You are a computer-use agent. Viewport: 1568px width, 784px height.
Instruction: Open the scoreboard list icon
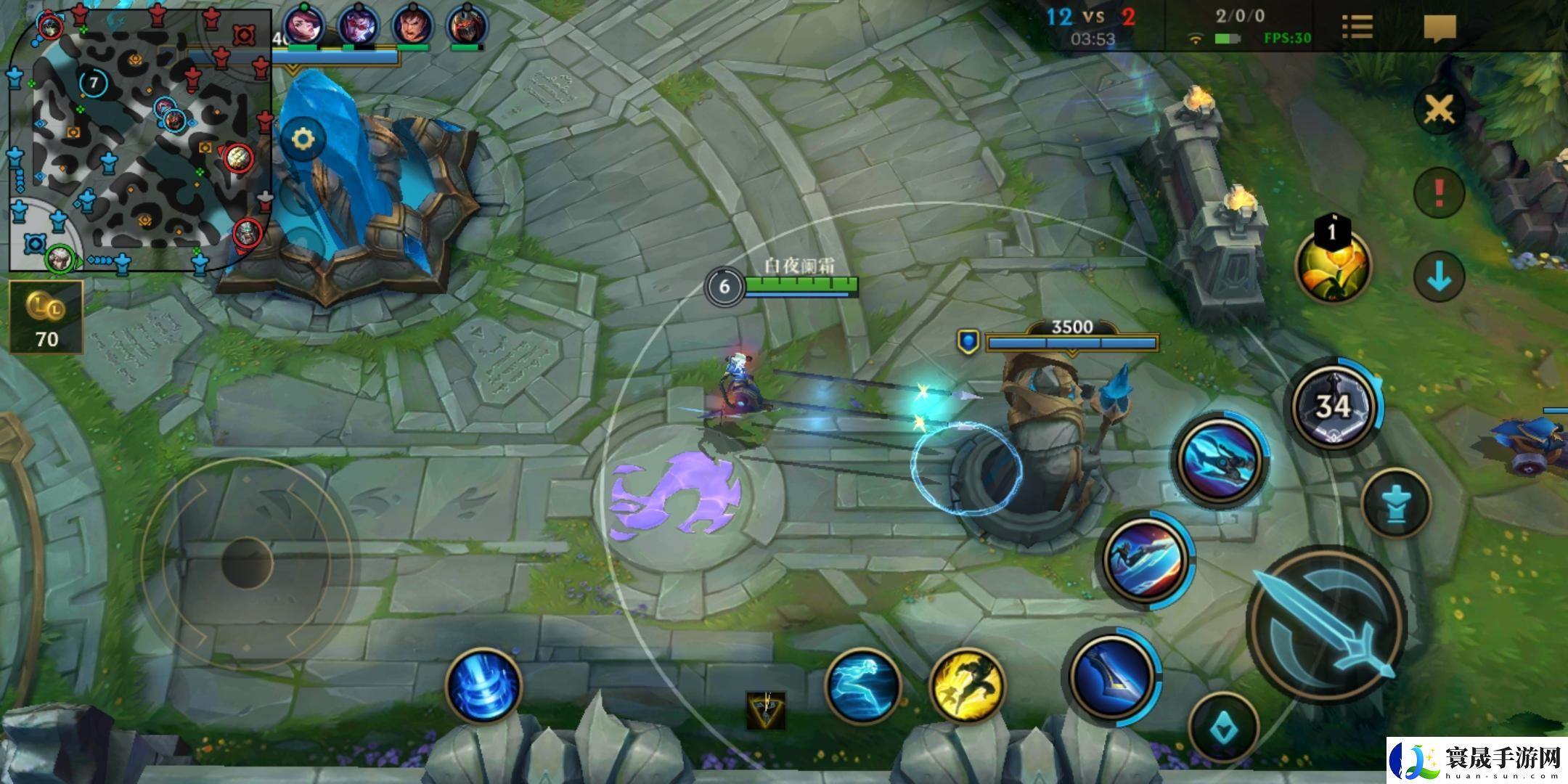tap(1357, 28)
